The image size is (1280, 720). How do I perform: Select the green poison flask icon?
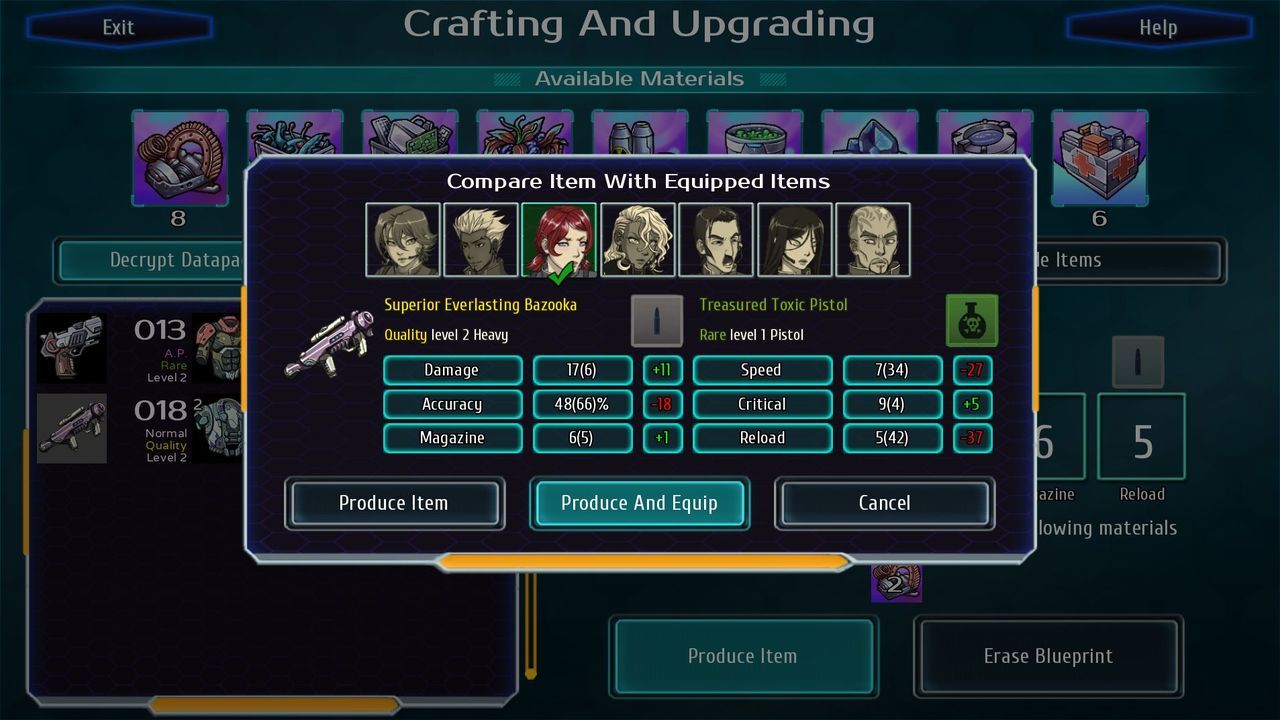[x=971, y=322]
